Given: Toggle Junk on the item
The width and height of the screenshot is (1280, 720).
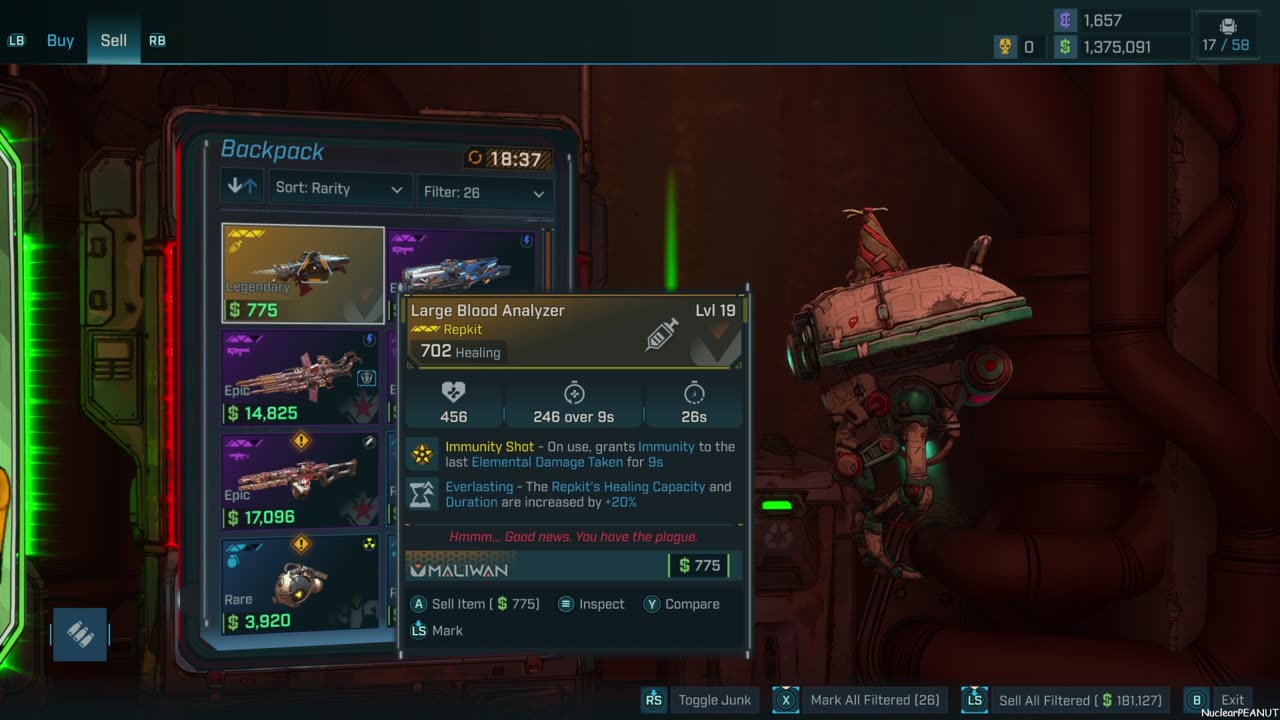Looking at the screenshot, I should [x=698, y=700].
